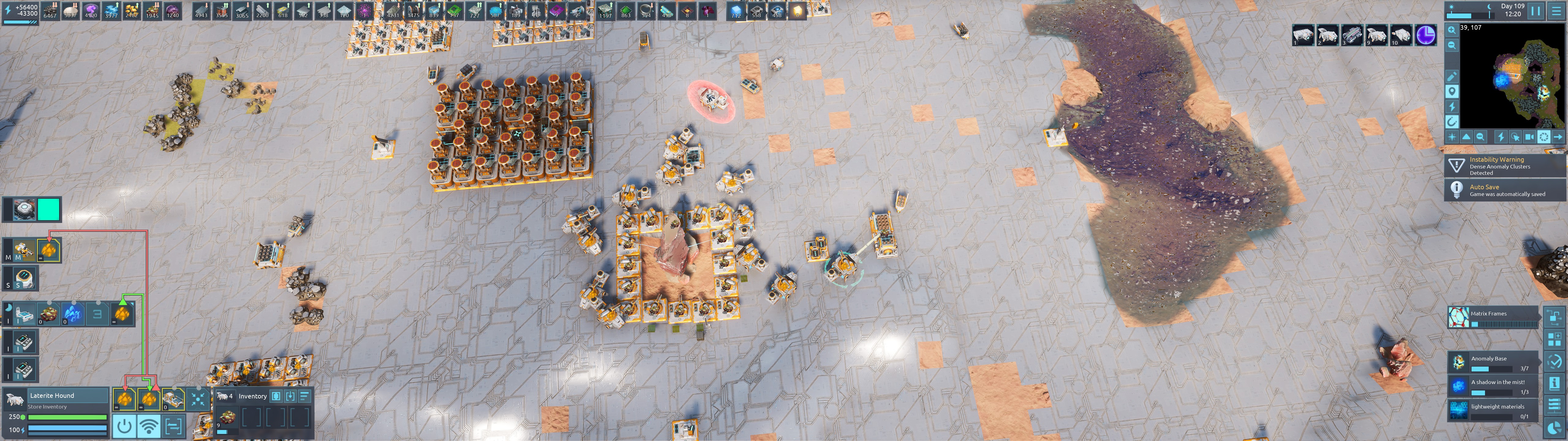Select the blue crystal item slot
The height and width of the screenshot is (441, 1568).
72,314
